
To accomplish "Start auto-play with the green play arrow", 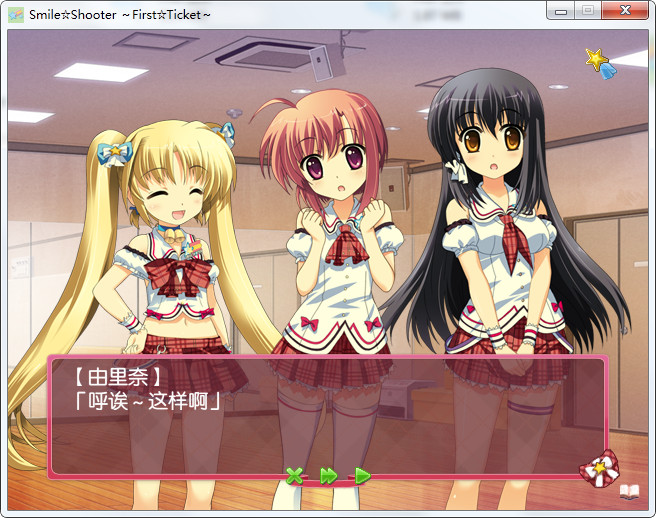I will click(x=363, y=476).
